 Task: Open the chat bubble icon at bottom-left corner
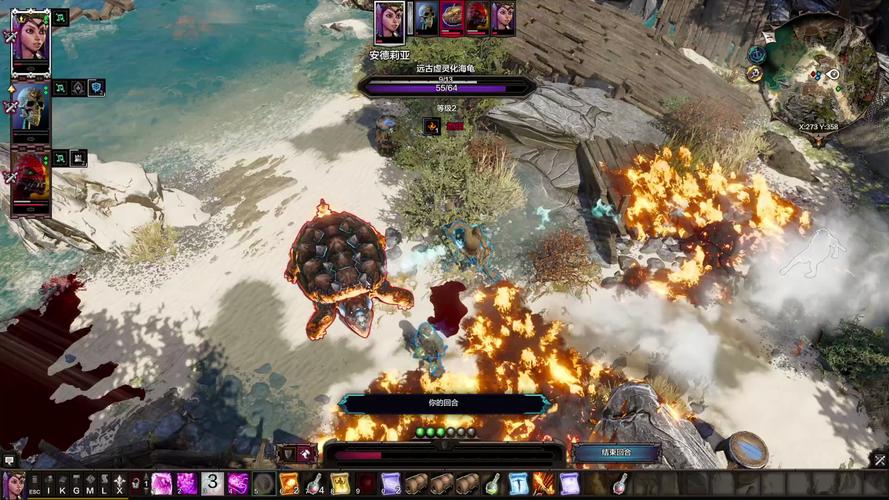[9, 461]
